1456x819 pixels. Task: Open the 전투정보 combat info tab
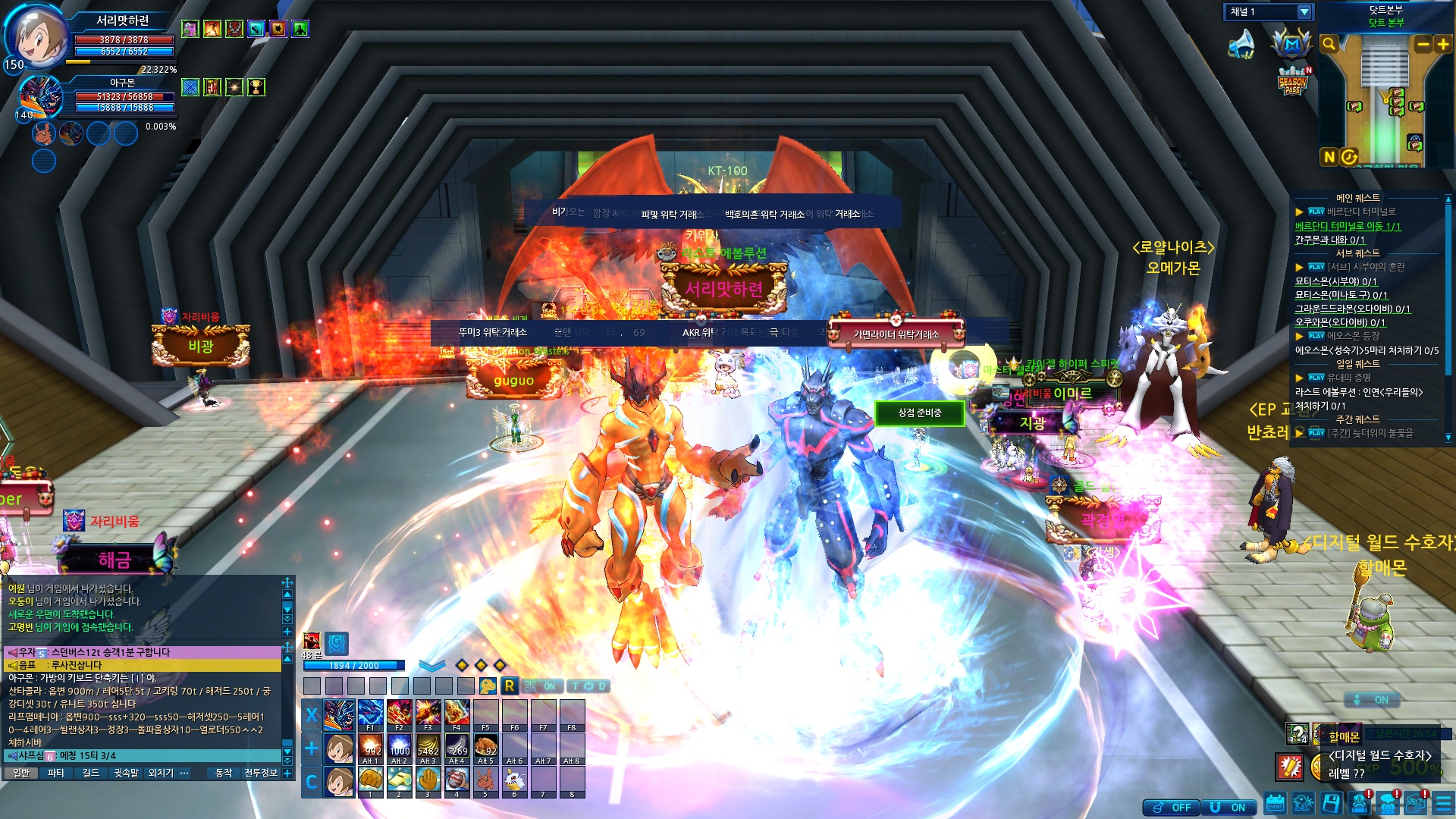click(261, 773)
